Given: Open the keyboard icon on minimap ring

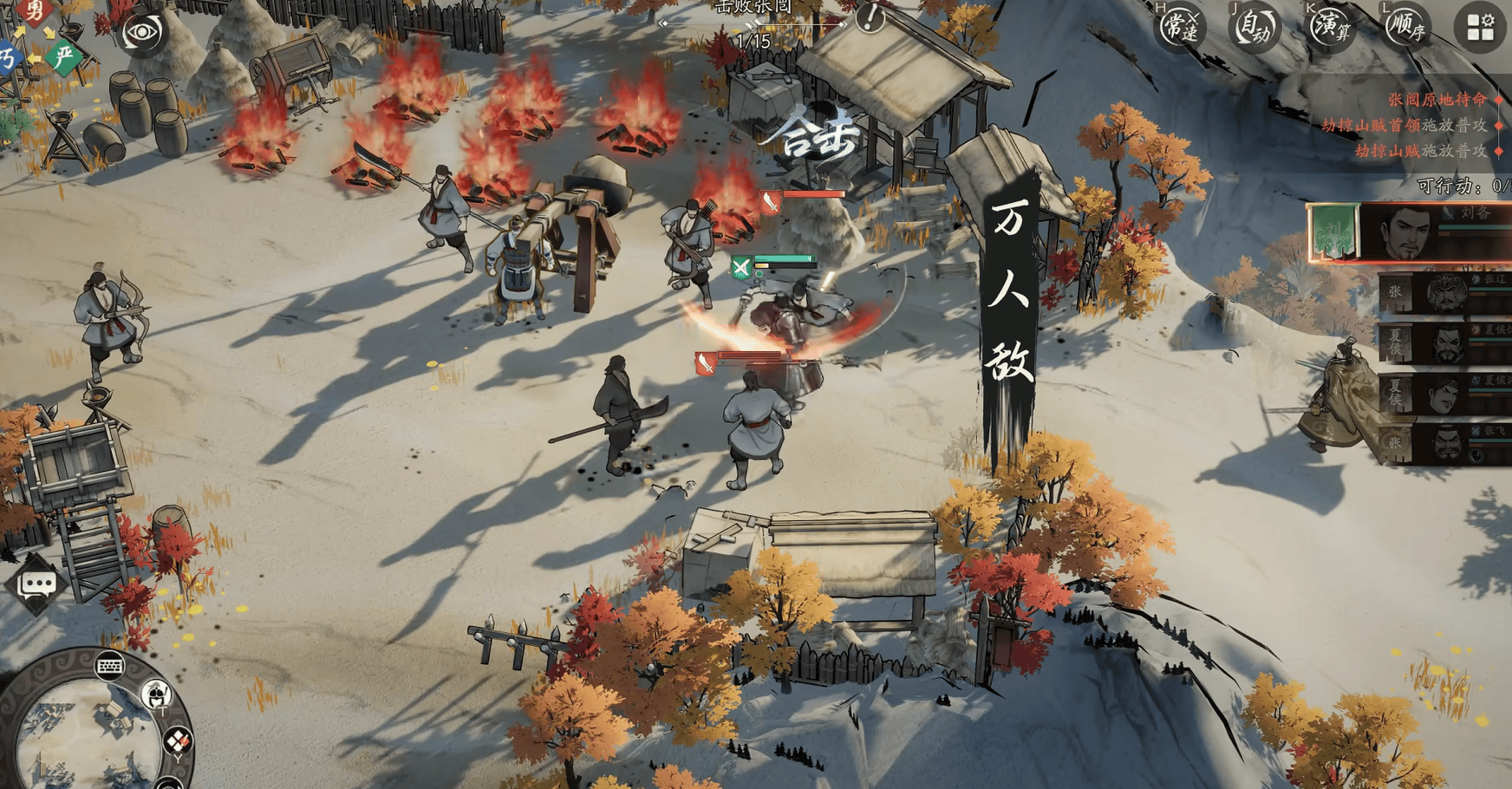Looking at the screenshot, I should coord(110,666).
